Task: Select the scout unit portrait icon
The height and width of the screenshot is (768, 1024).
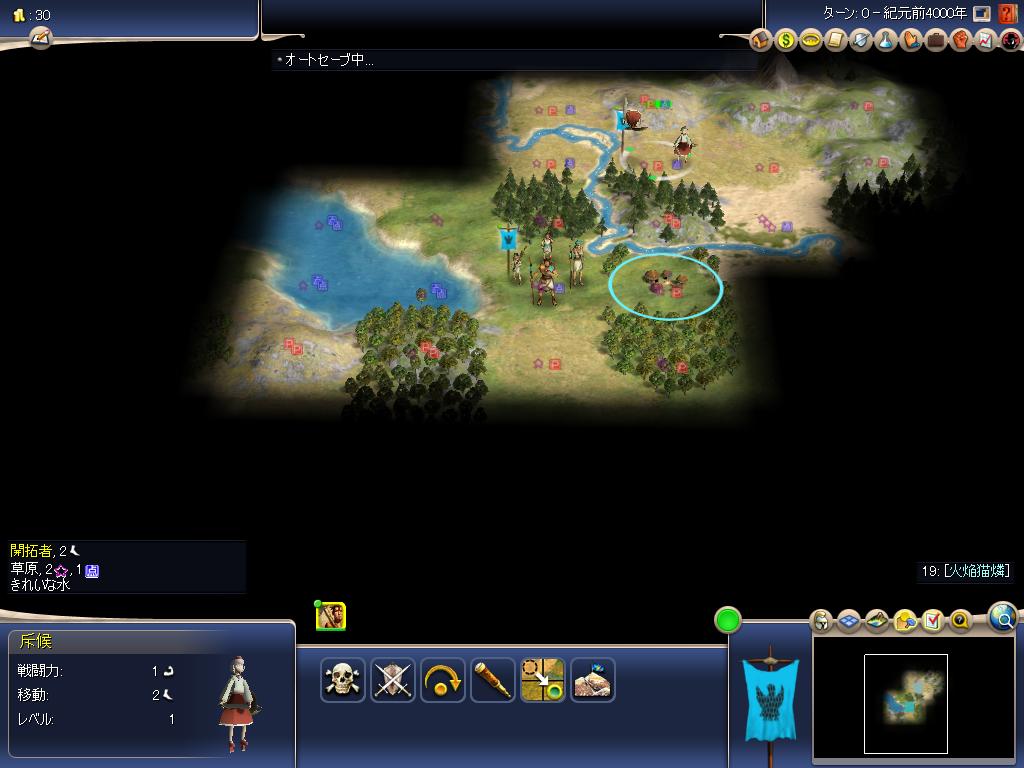Action: [x=331, y=616]
